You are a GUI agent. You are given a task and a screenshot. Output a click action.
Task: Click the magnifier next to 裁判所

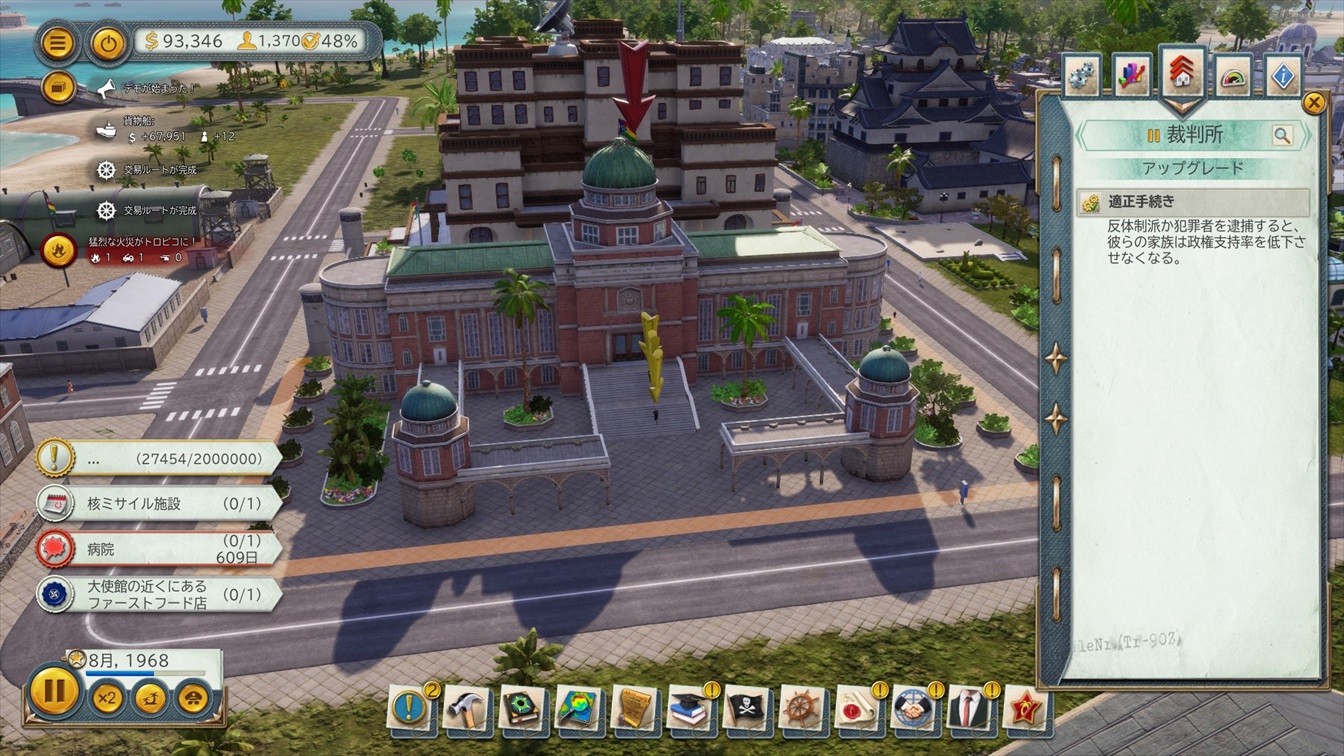[x=1281, y=136]
